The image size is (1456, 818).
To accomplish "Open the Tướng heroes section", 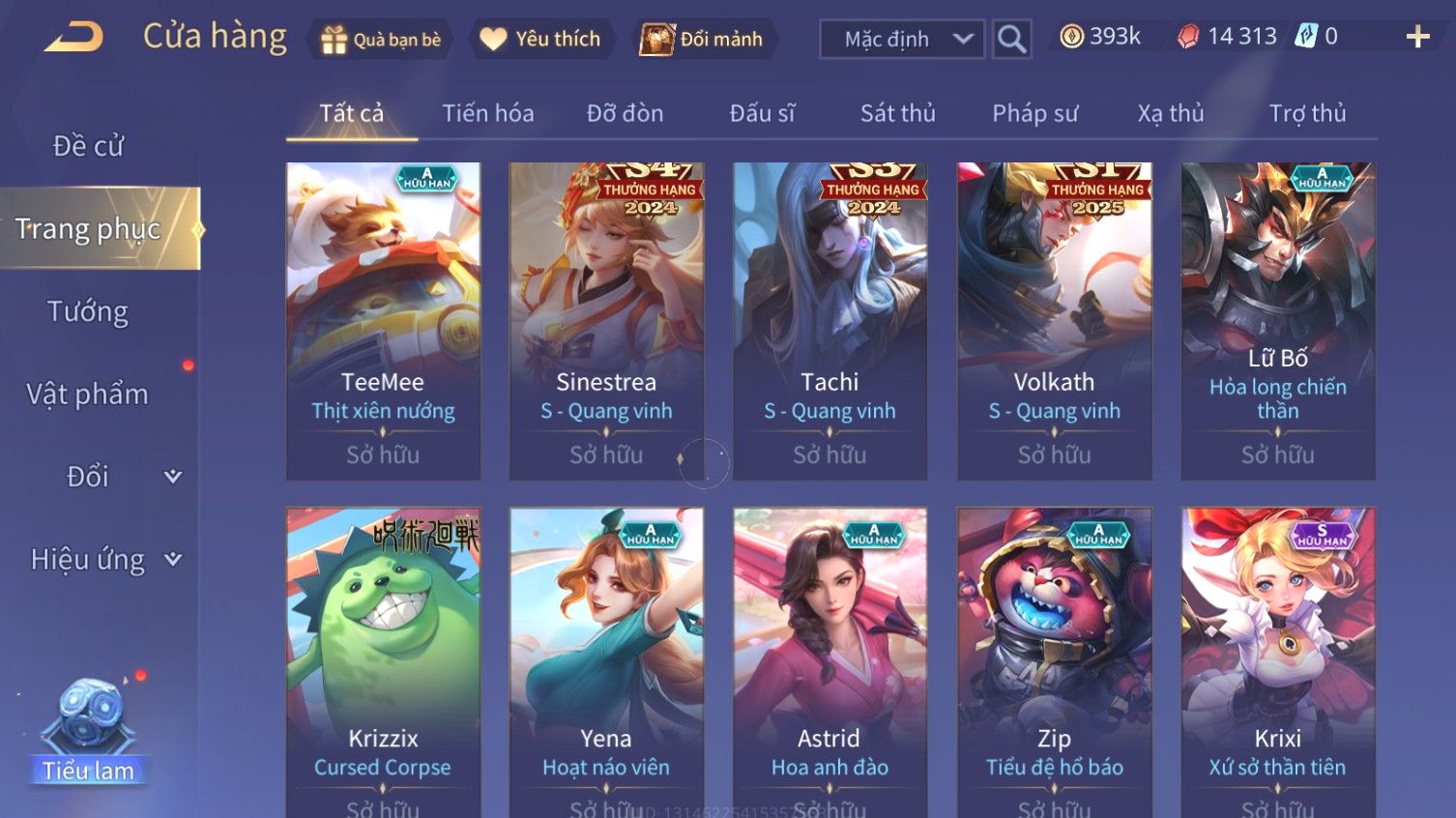I will pos(88,312).
